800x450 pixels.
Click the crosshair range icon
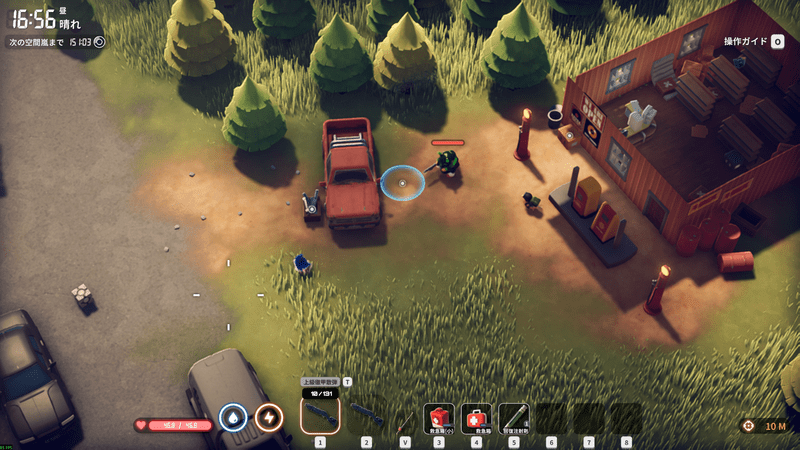click(x=748, y=426)
